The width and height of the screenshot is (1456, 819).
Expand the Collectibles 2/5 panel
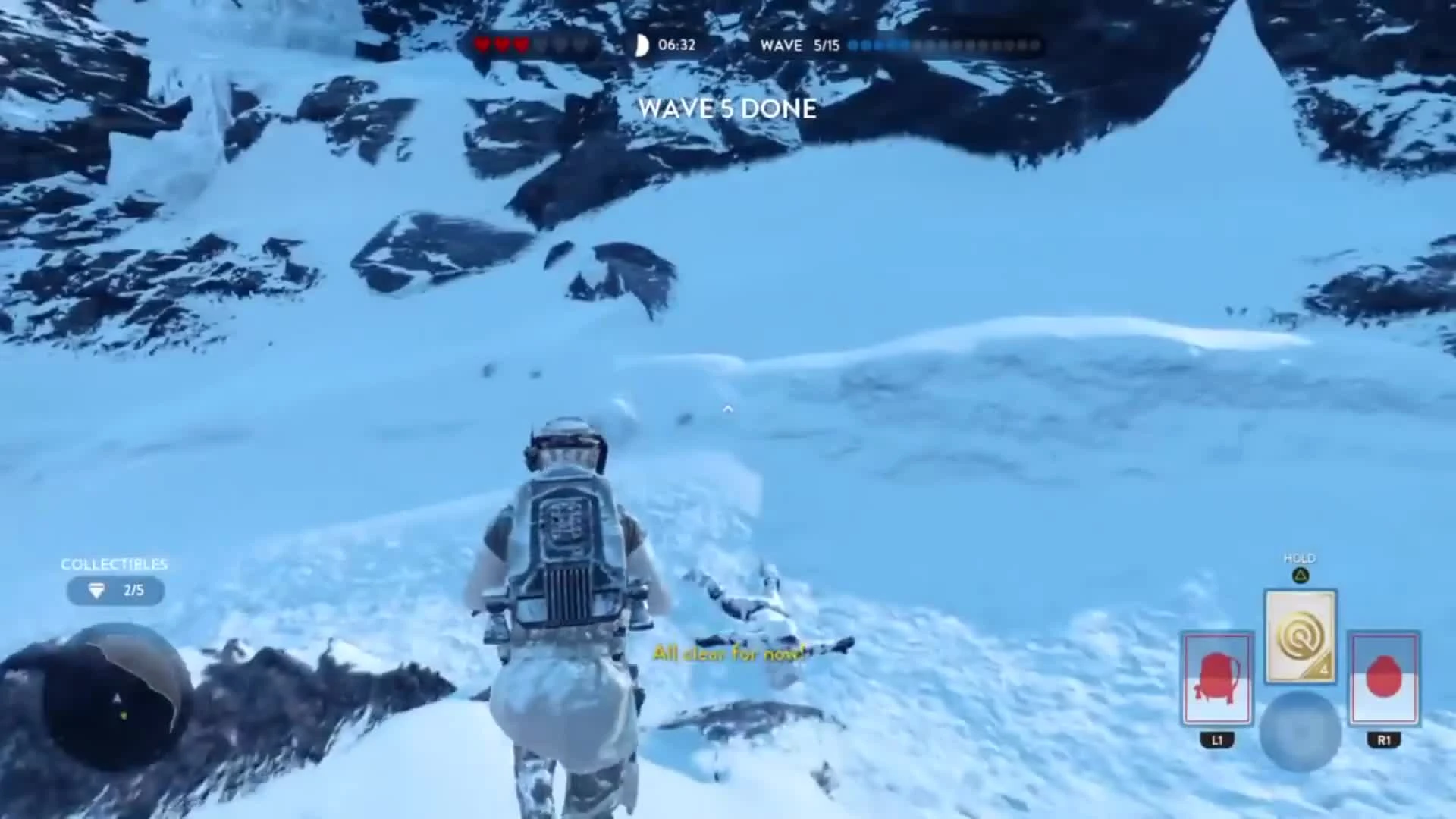(115, 591)
